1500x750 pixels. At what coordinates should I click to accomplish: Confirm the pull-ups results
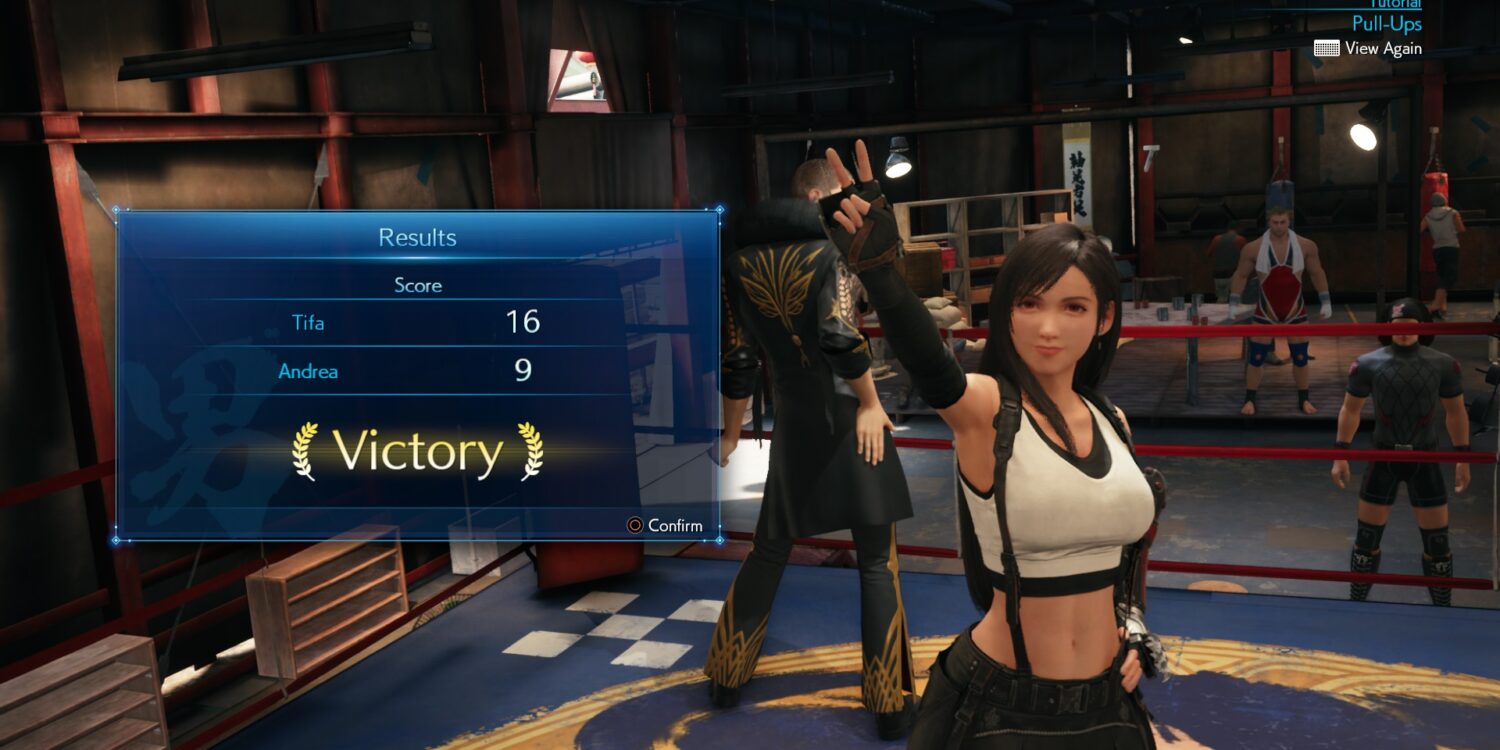point(665,525)
